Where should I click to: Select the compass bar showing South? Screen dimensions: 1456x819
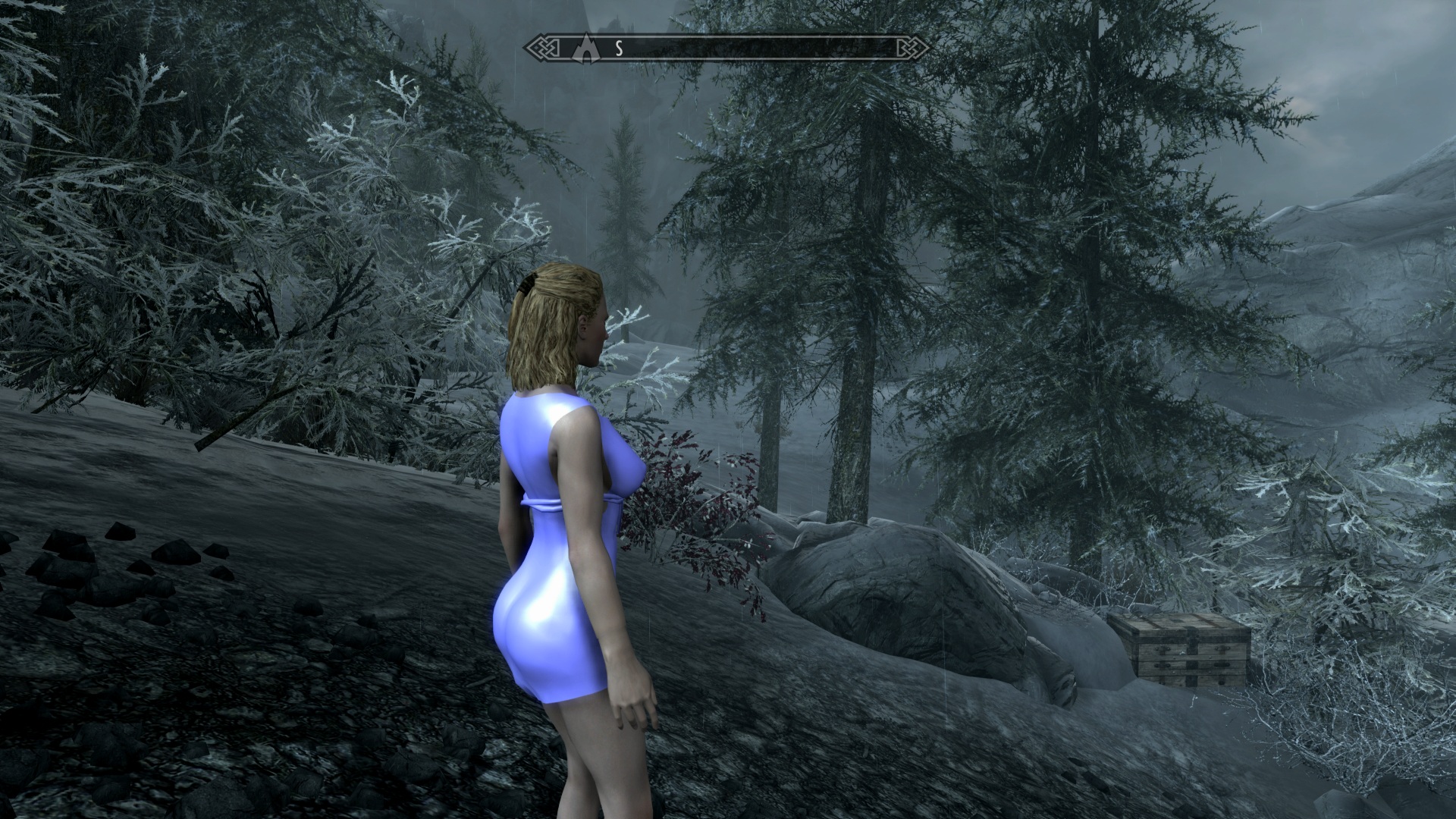(728, 48)
